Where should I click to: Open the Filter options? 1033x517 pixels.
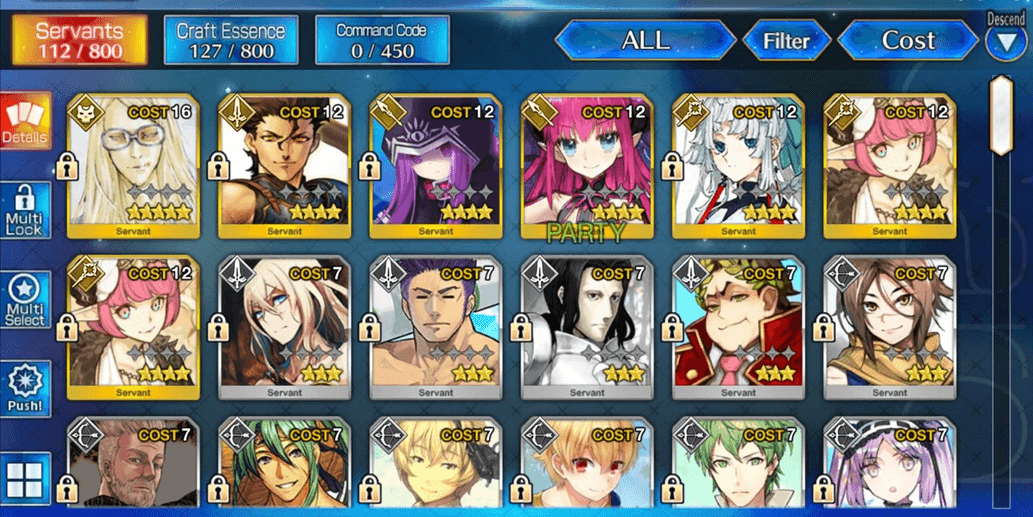(786, 41)
